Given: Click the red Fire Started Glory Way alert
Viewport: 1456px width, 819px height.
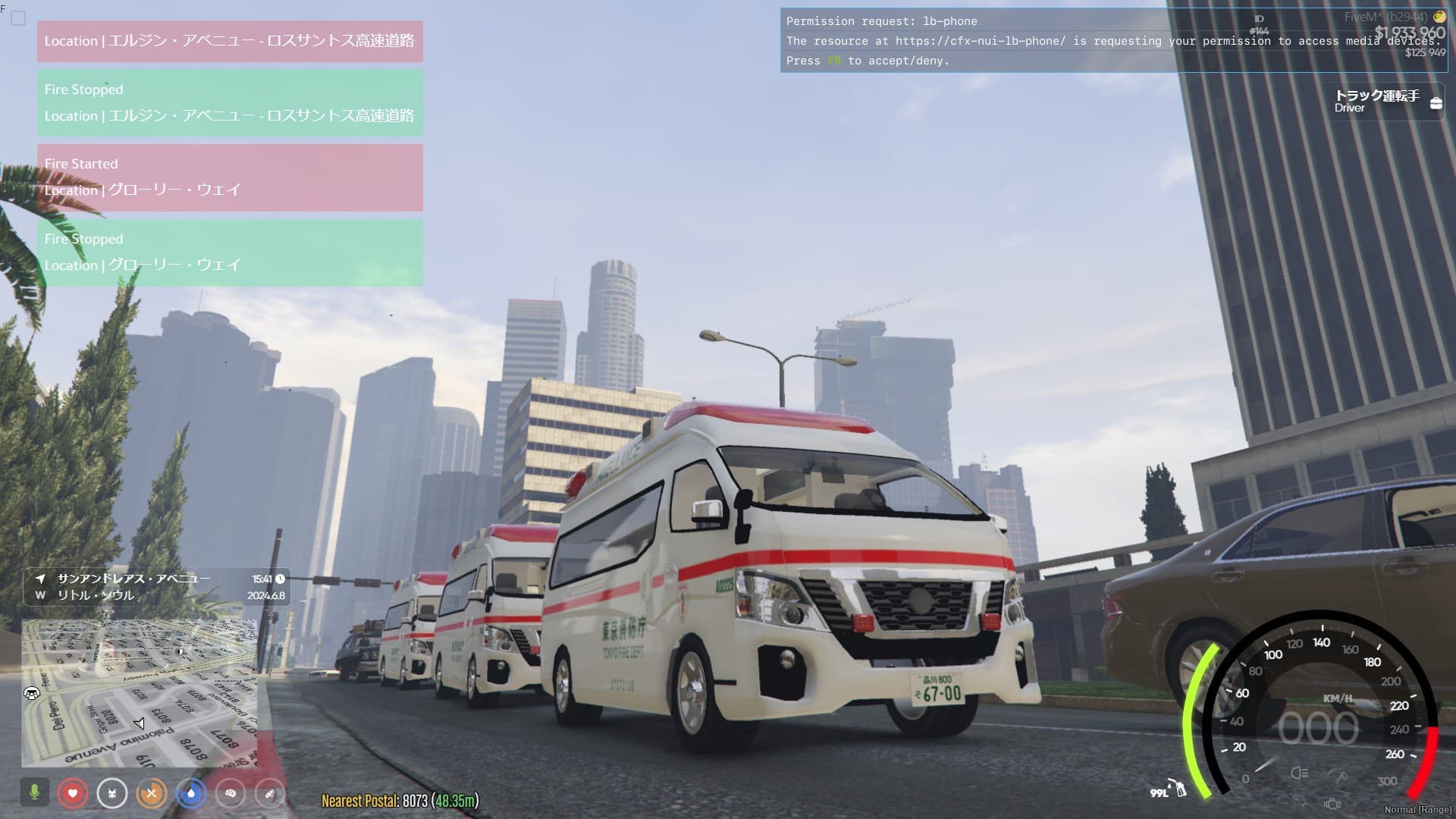Looking at the screenshot, I should tap(230, 177).
